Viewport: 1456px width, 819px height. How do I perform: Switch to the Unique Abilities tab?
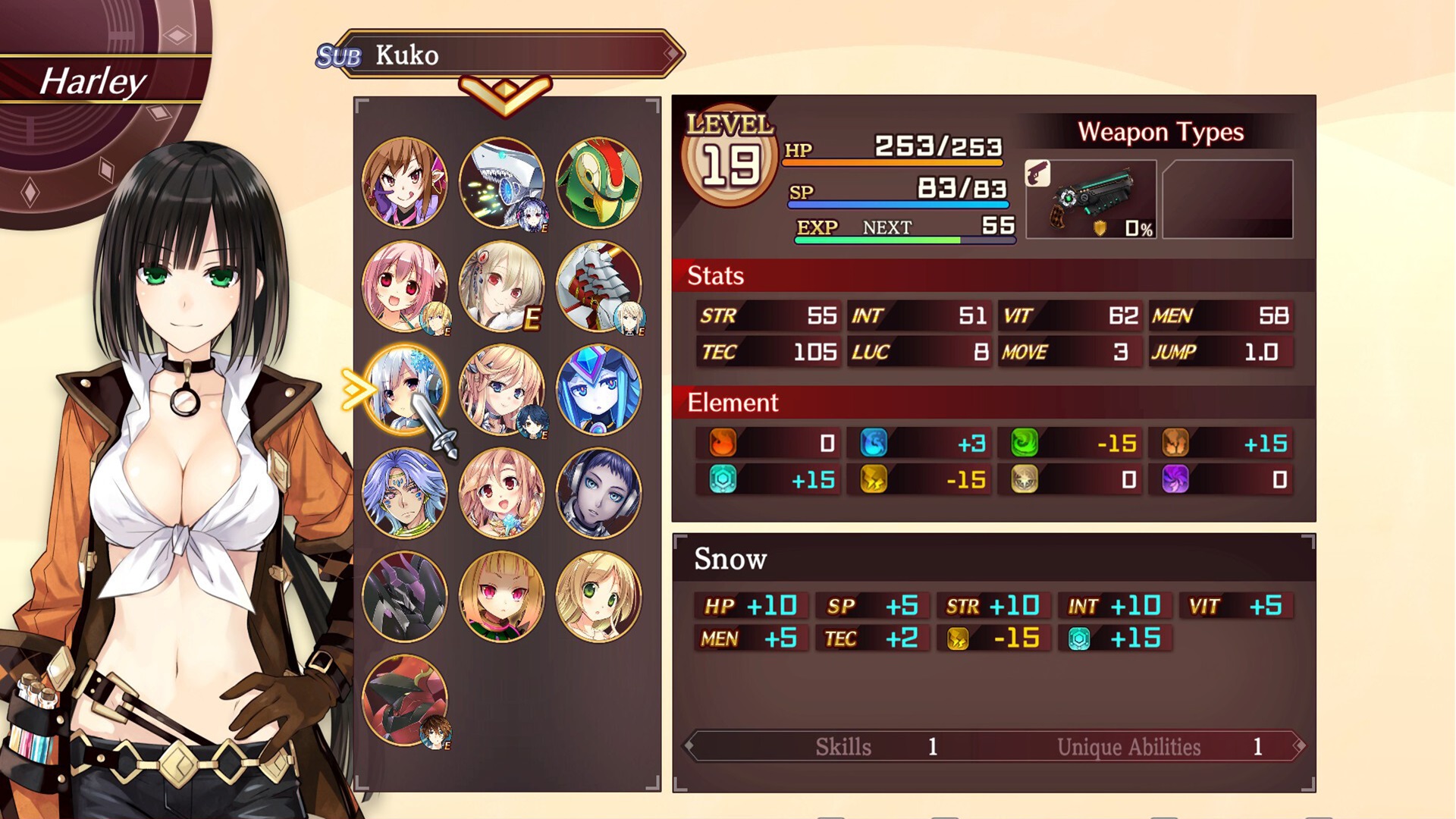click(1128, 747)
